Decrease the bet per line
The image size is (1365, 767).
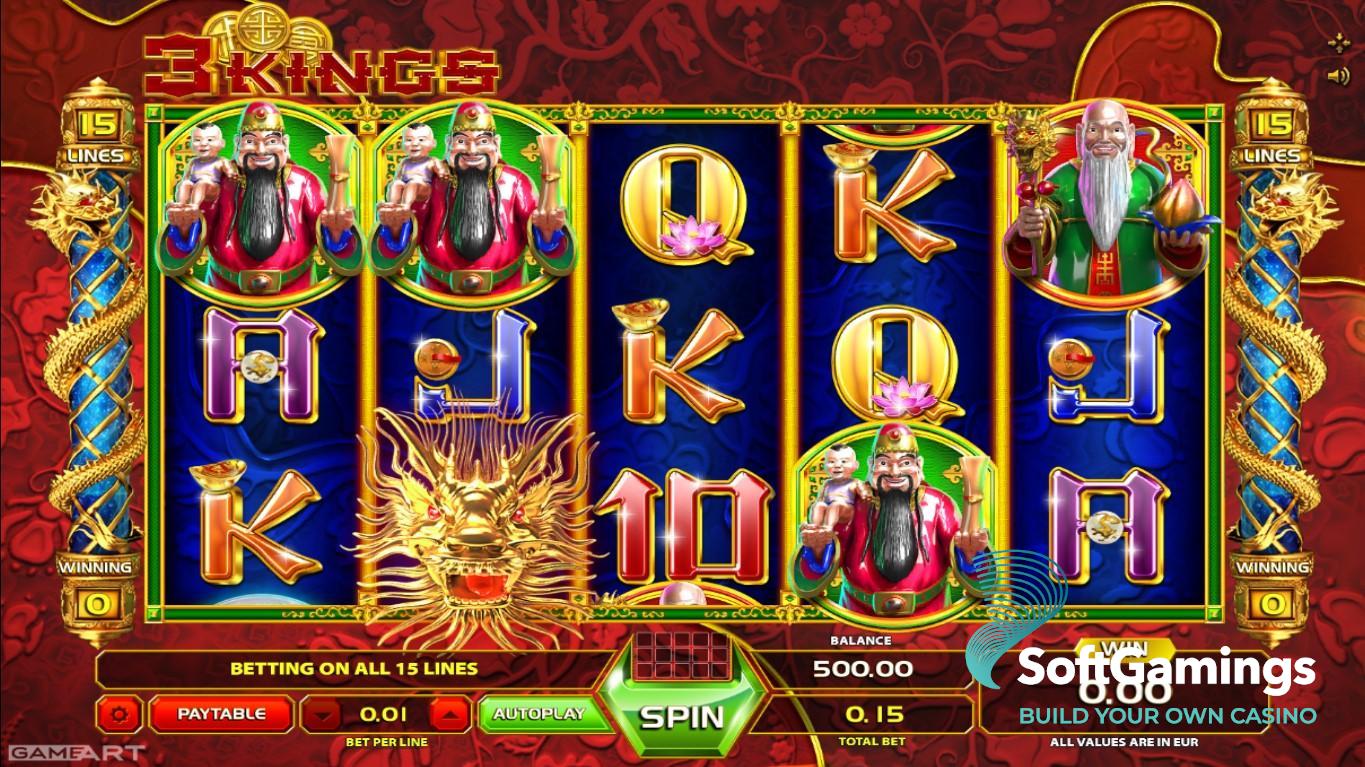point(321,714)
